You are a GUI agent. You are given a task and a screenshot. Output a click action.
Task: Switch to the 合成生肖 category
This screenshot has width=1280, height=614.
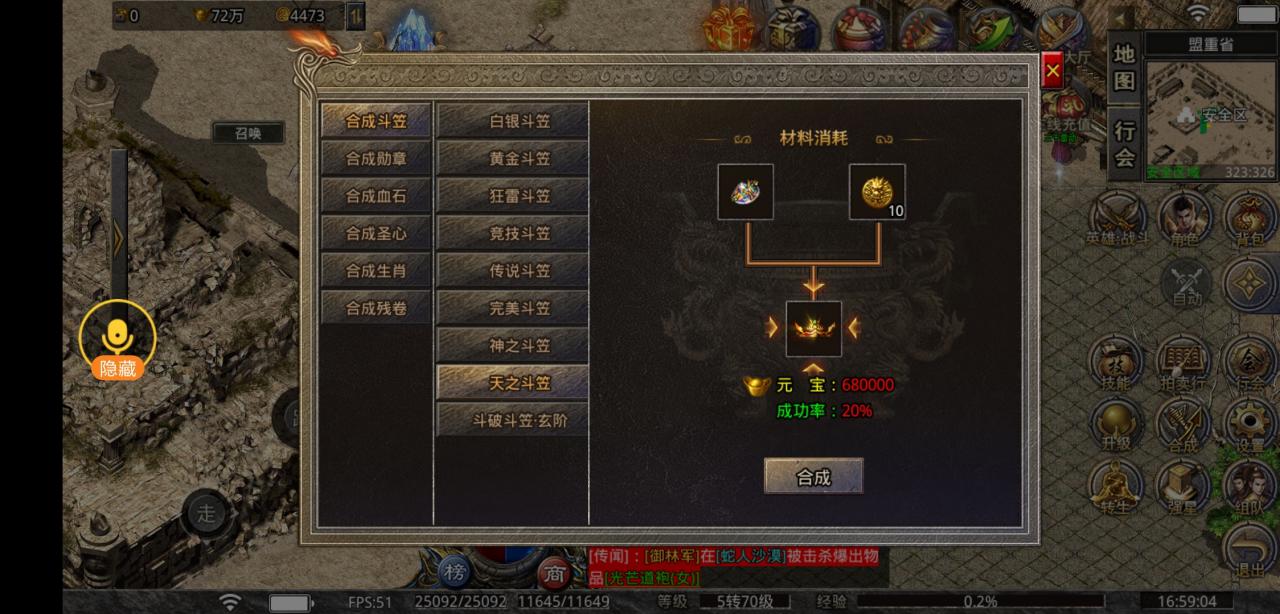(x=376, y=271)
